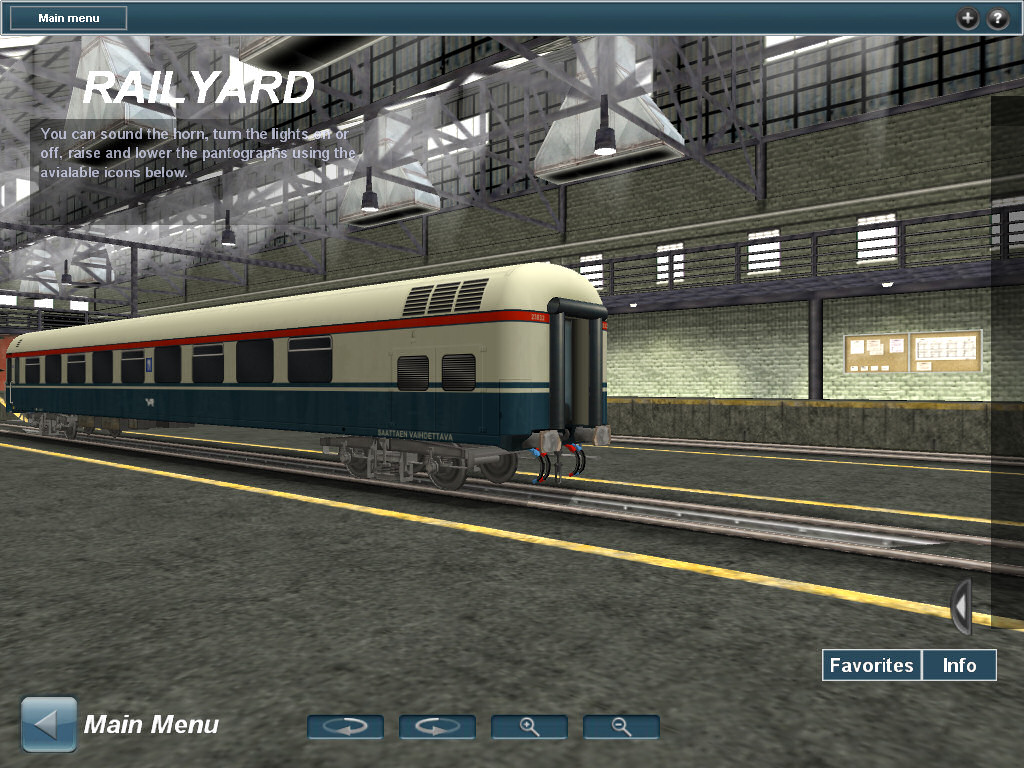This screenshot has width=1024, height=768.
Task: Zoom in on the railcar
Action: click(529, 727)
